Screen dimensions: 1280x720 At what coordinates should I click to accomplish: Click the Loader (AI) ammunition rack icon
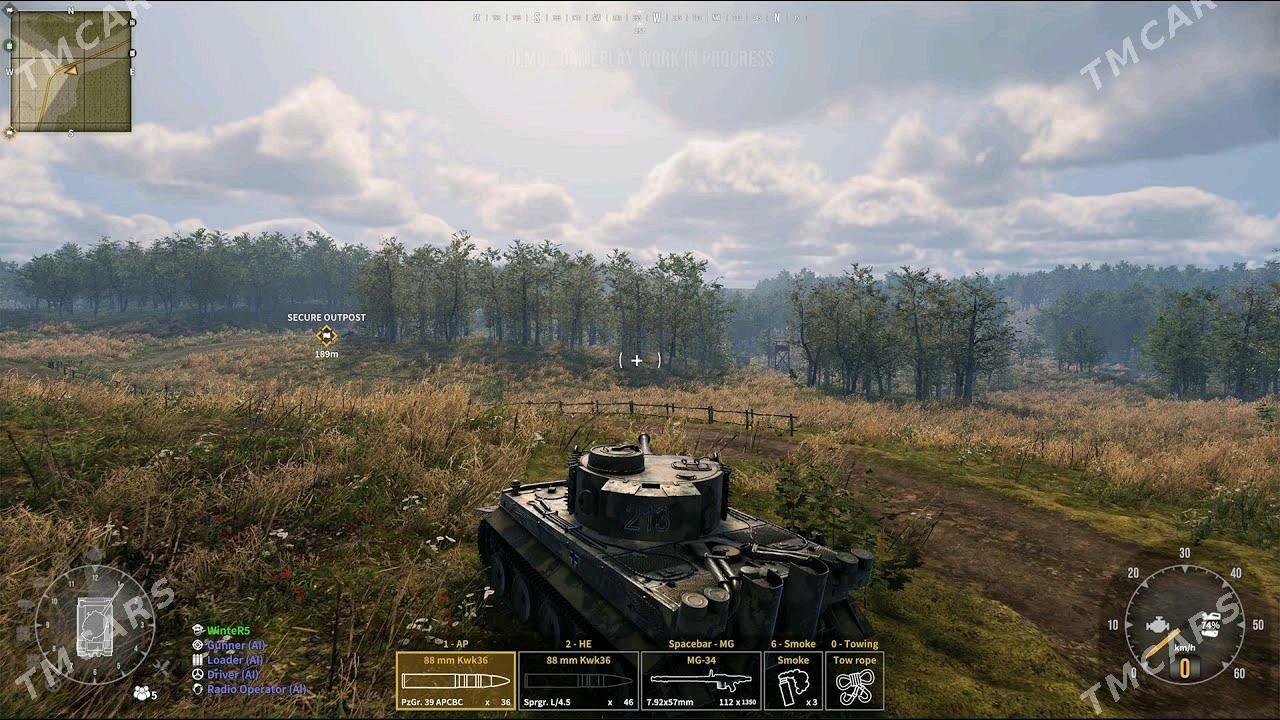197,660
